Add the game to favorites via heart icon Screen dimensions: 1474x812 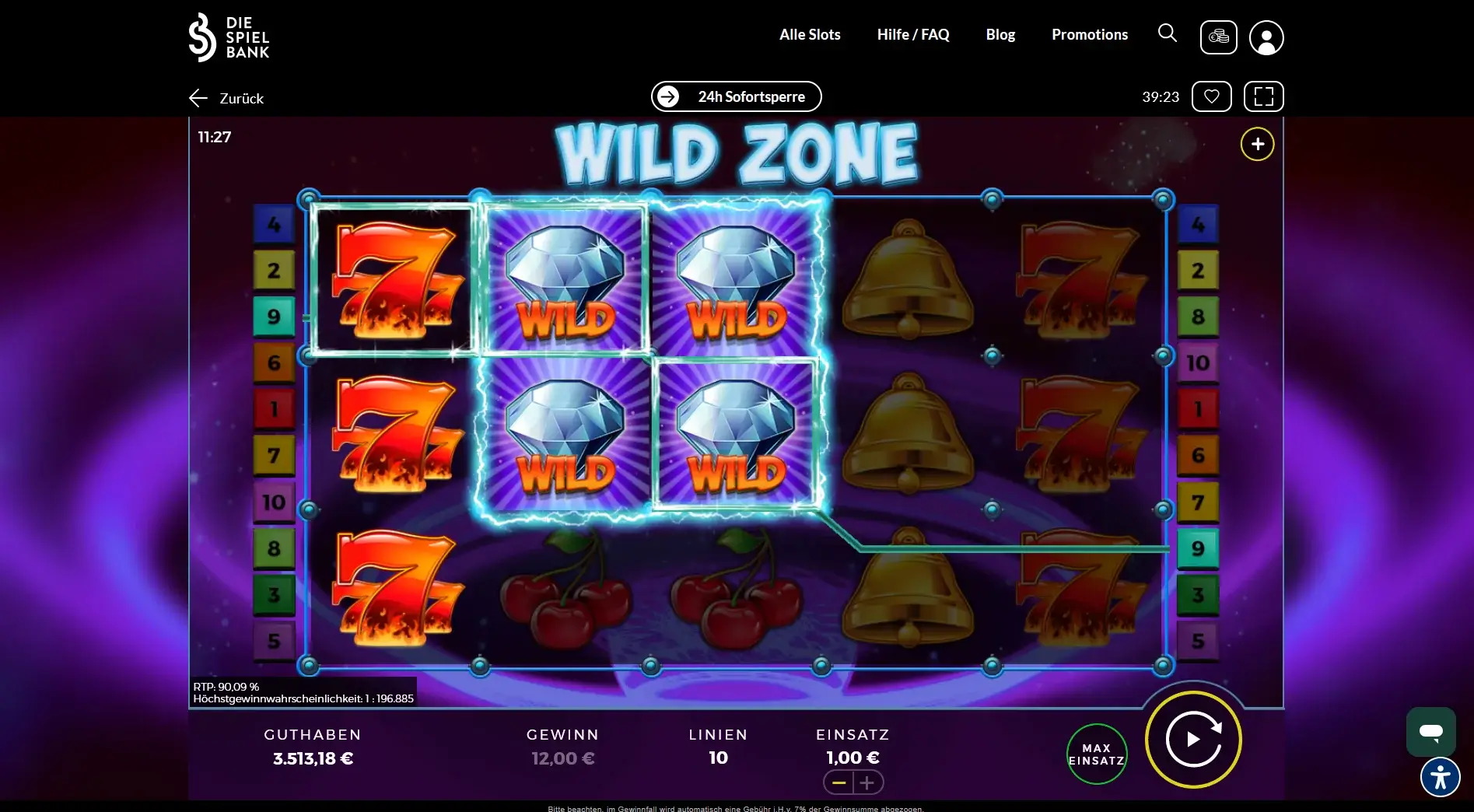1211,96
